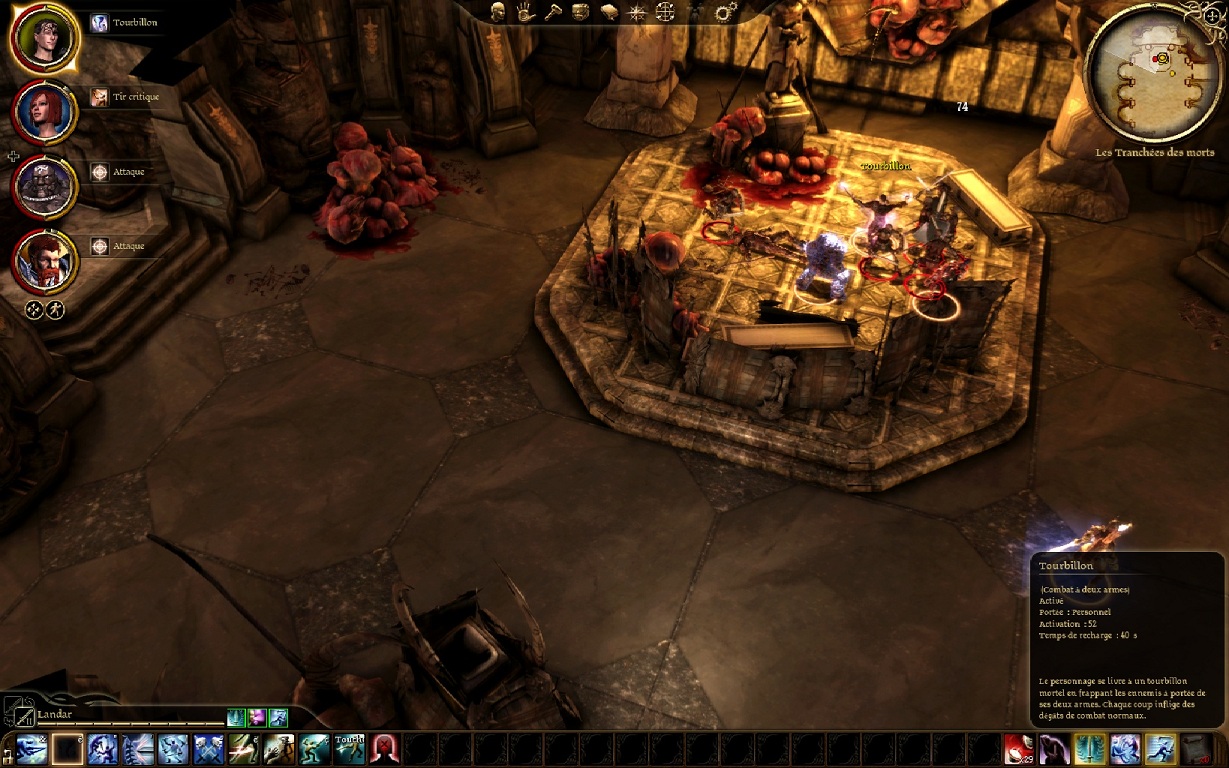Activate the red hooded figure ability
Image resolution: width=1229 pixels, height=768 pixels.
pos(385,749)
